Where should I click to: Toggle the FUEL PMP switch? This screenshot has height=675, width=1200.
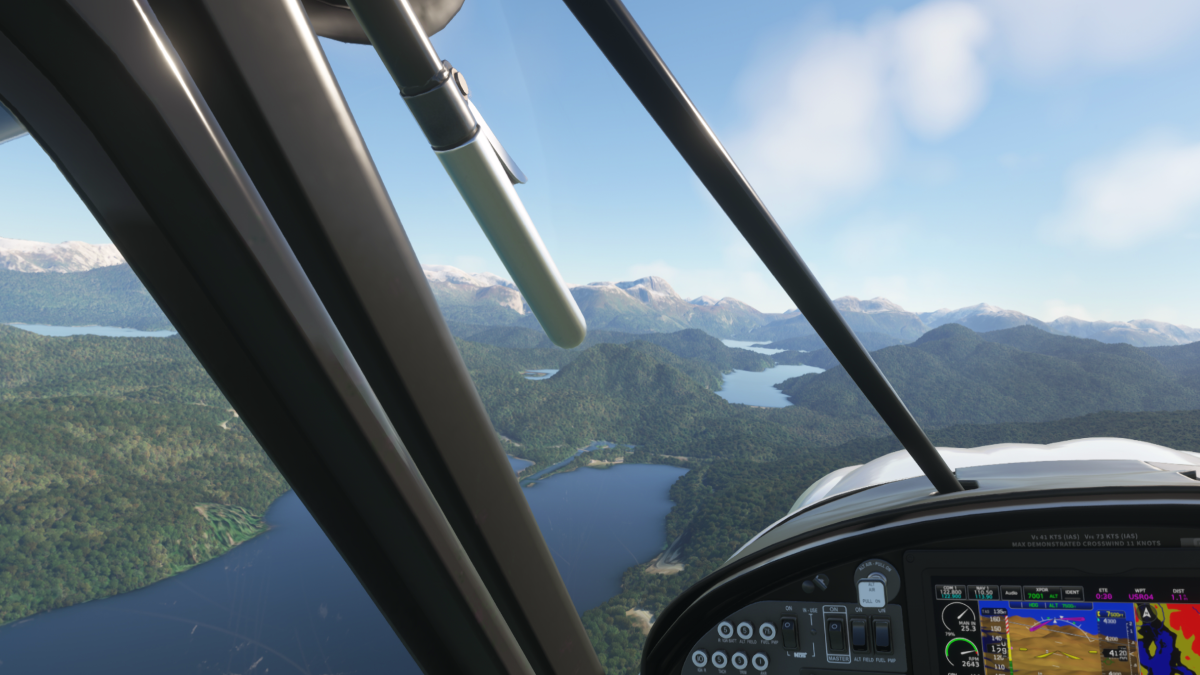(881, 634)
